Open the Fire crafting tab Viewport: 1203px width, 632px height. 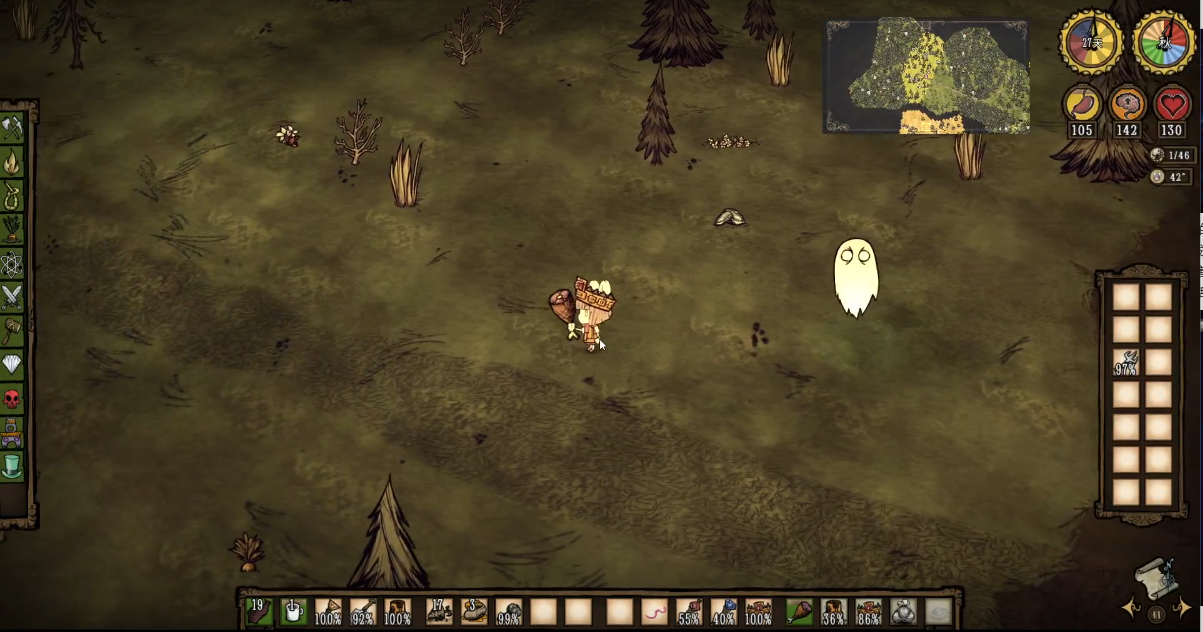(x=12, y=162)
